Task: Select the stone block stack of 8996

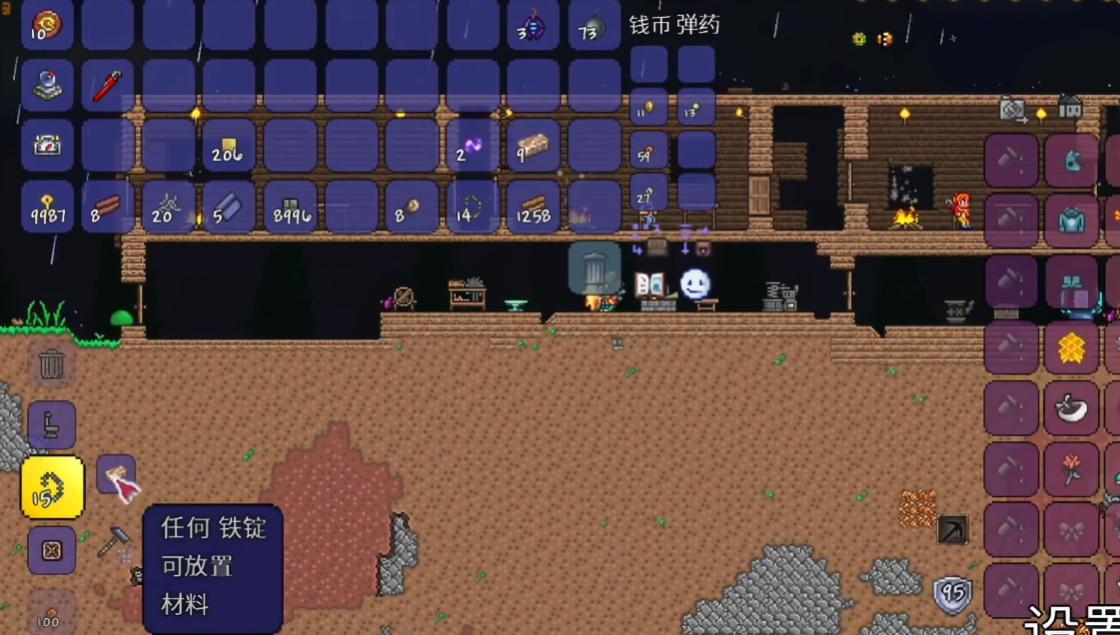Action: click(290, 208)
